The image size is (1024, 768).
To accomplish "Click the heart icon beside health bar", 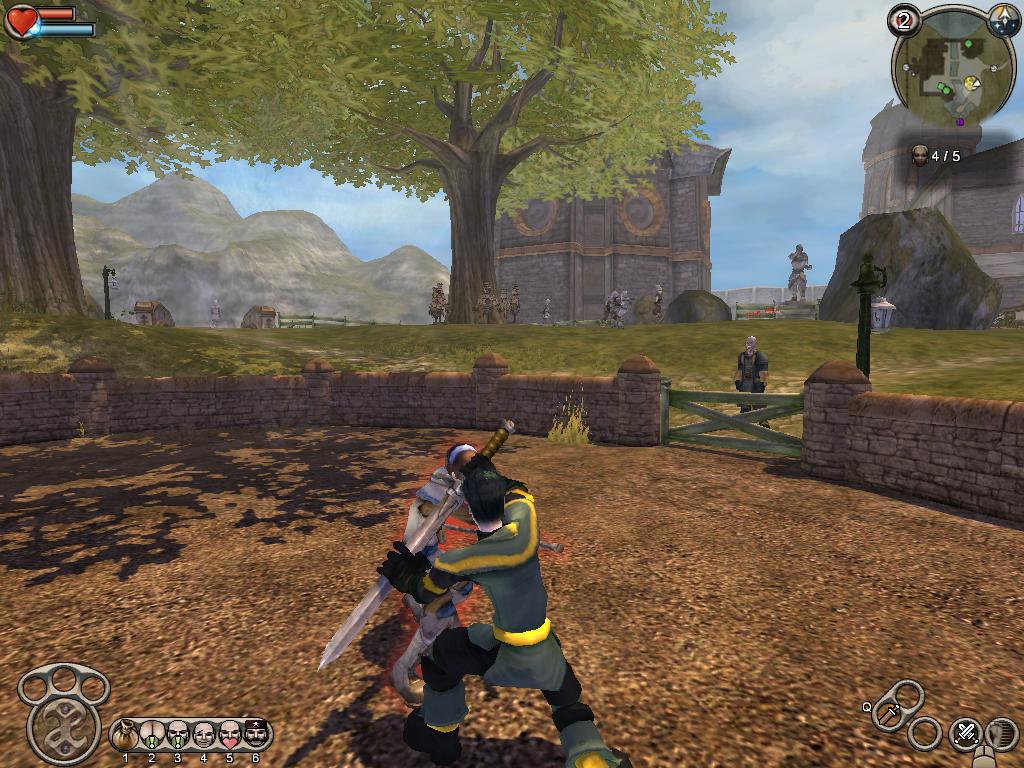I will pos(21,22).
